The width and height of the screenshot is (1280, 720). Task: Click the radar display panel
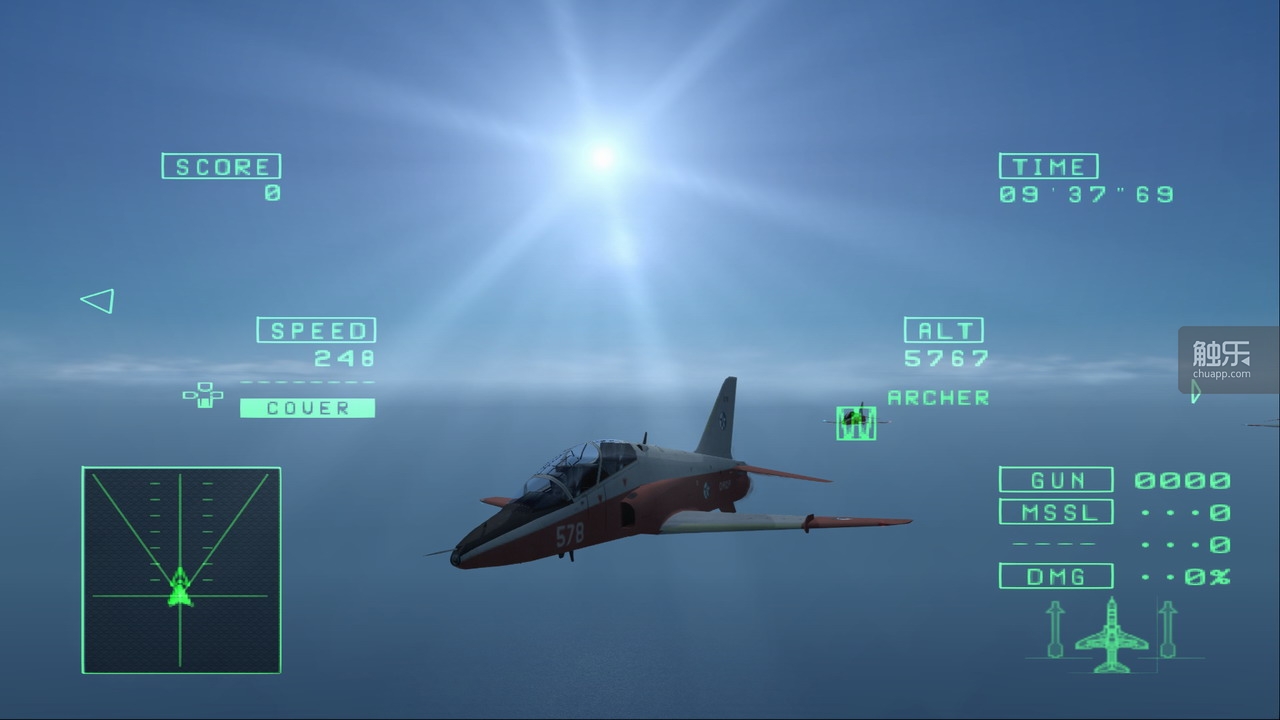click(181, 570)
